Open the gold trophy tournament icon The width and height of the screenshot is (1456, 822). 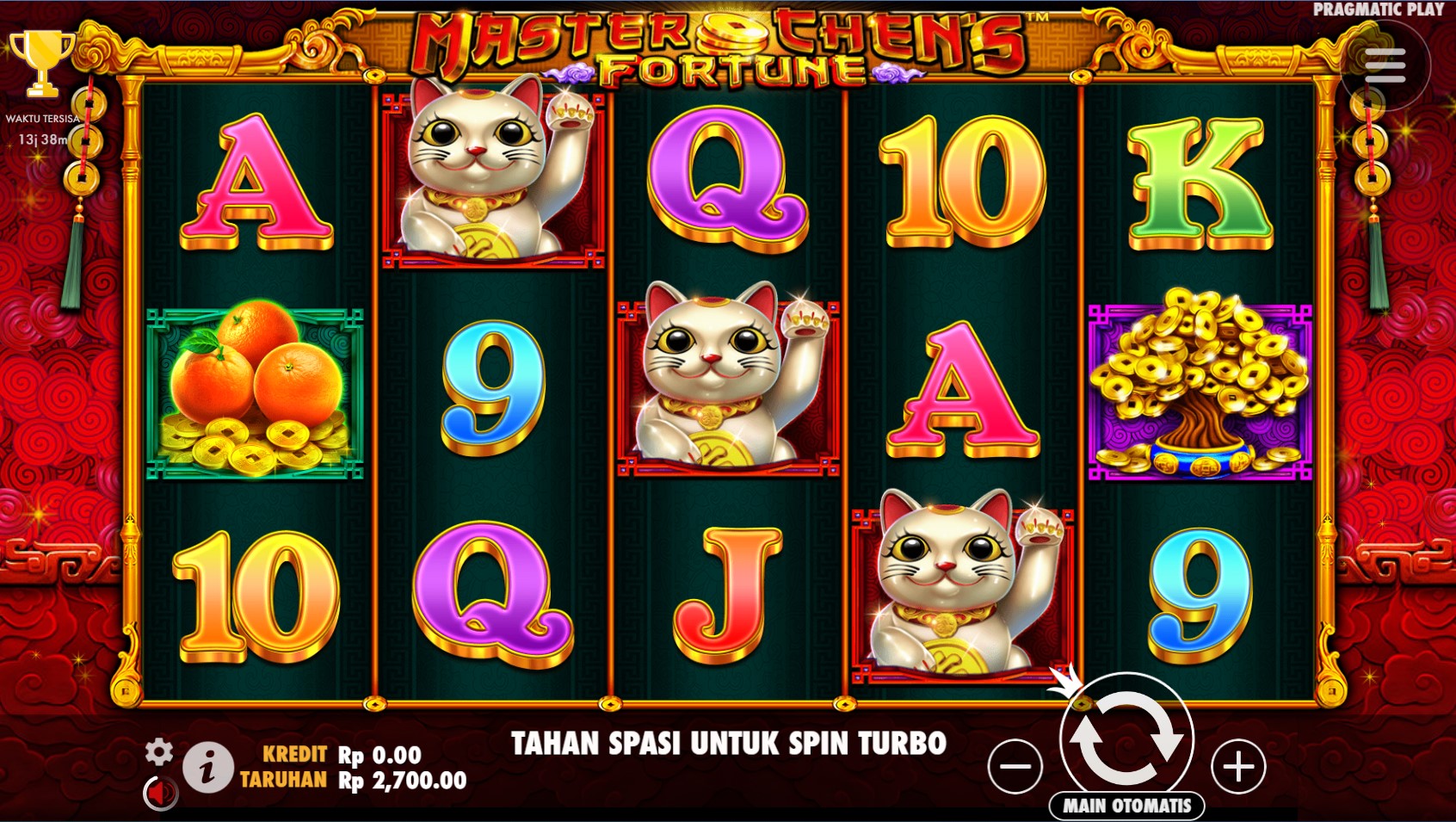tap(40, 62)
